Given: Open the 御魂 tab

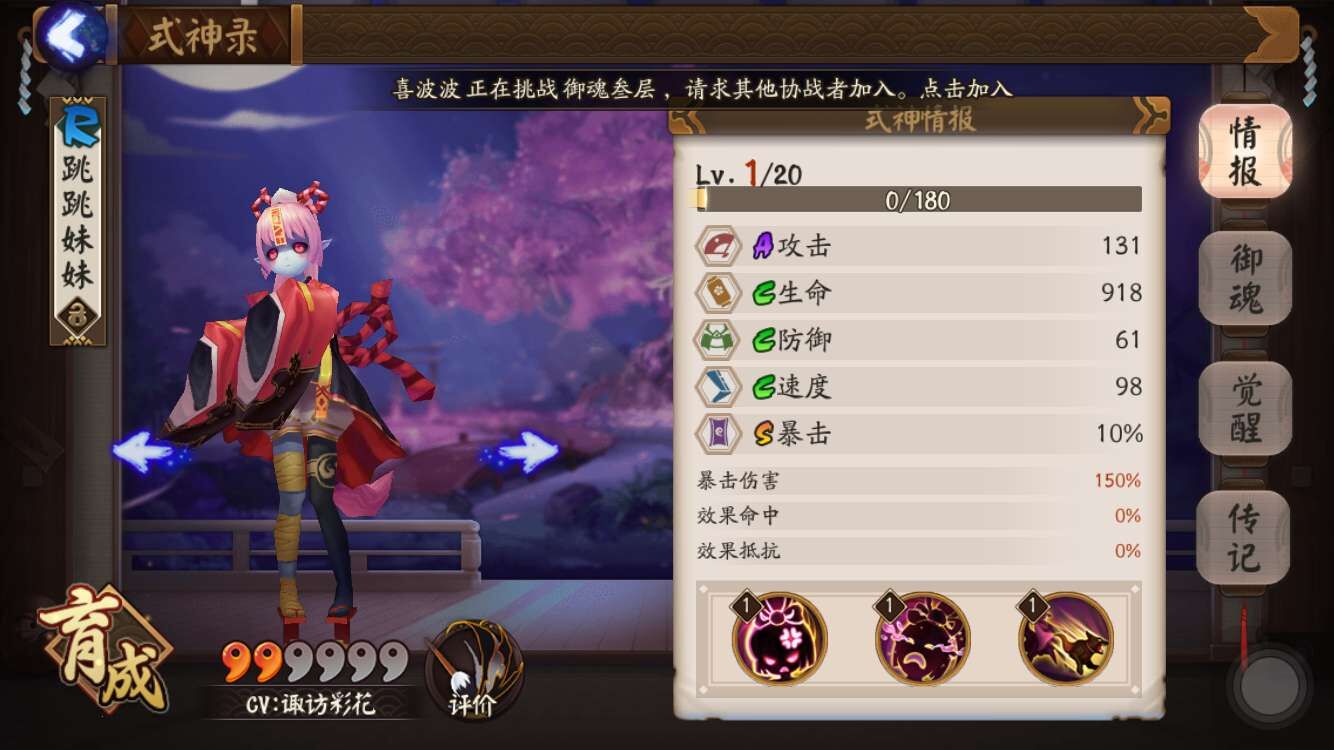Looking at the screenshot, I should [x=1245, y=278].
